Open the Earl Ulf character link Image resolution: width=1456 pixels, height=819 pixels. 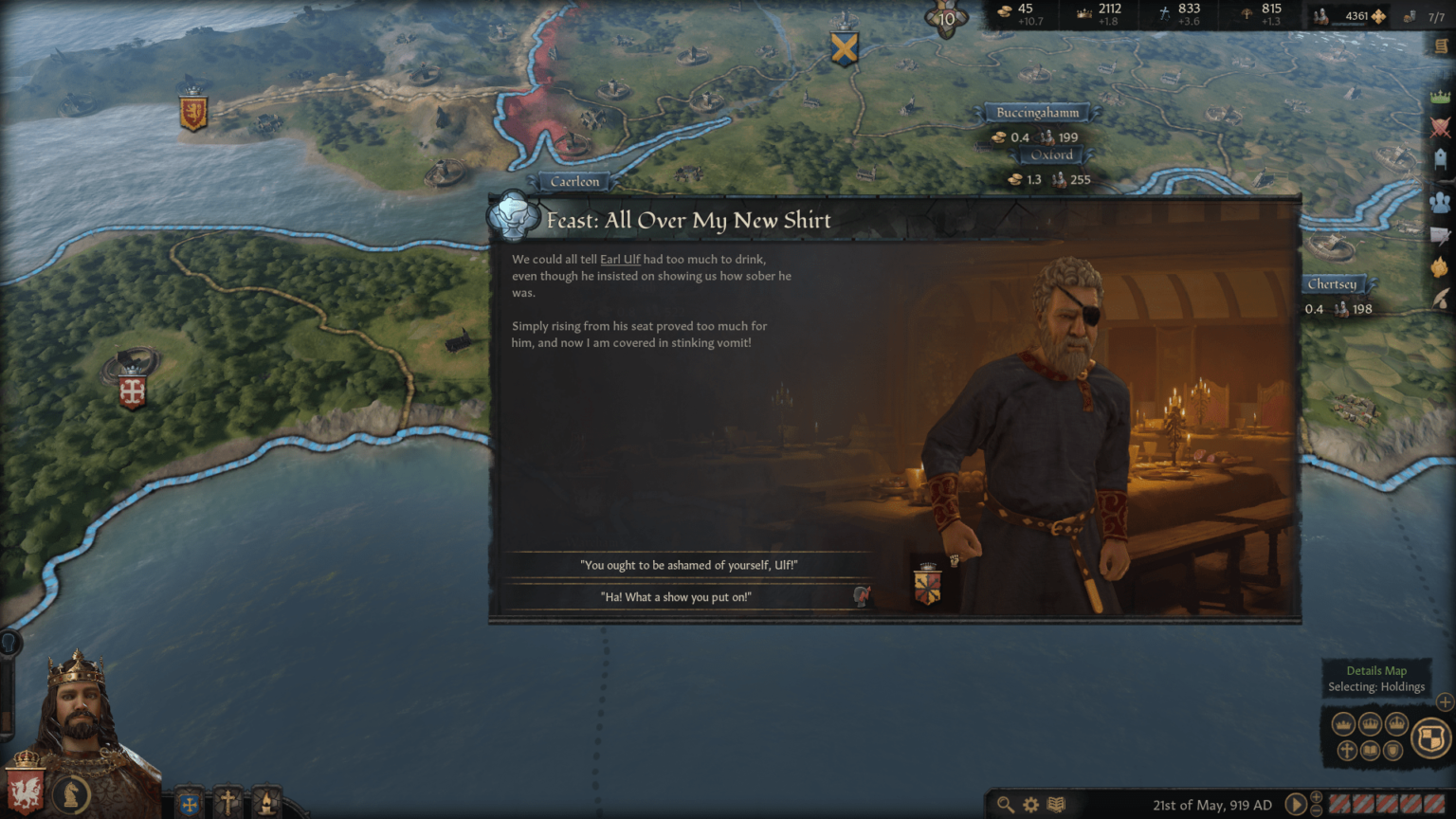coord(620,259)
